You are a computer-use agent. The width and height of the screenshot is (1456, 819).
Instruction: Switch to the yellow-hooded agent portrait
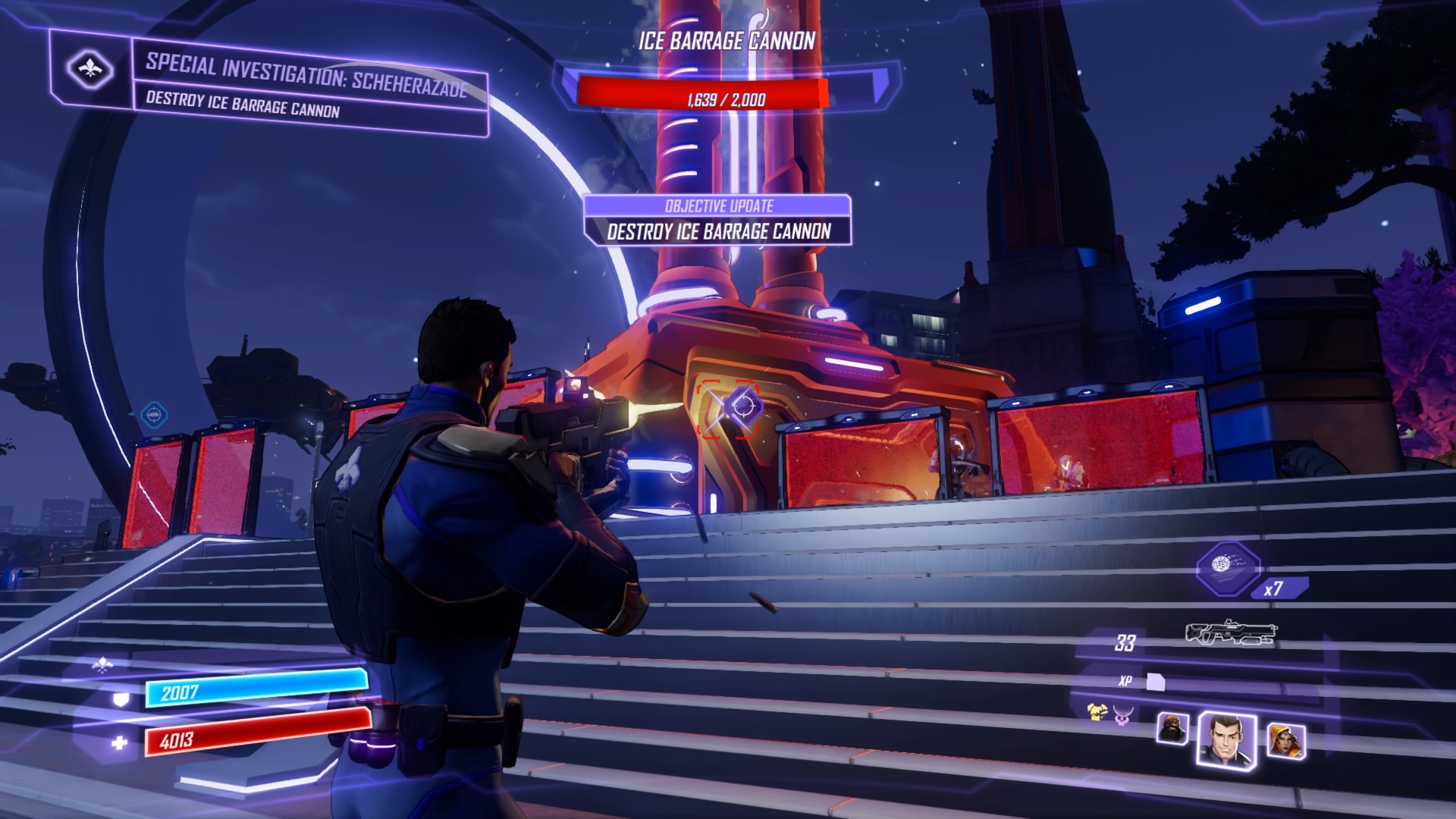coord(1285,739)
